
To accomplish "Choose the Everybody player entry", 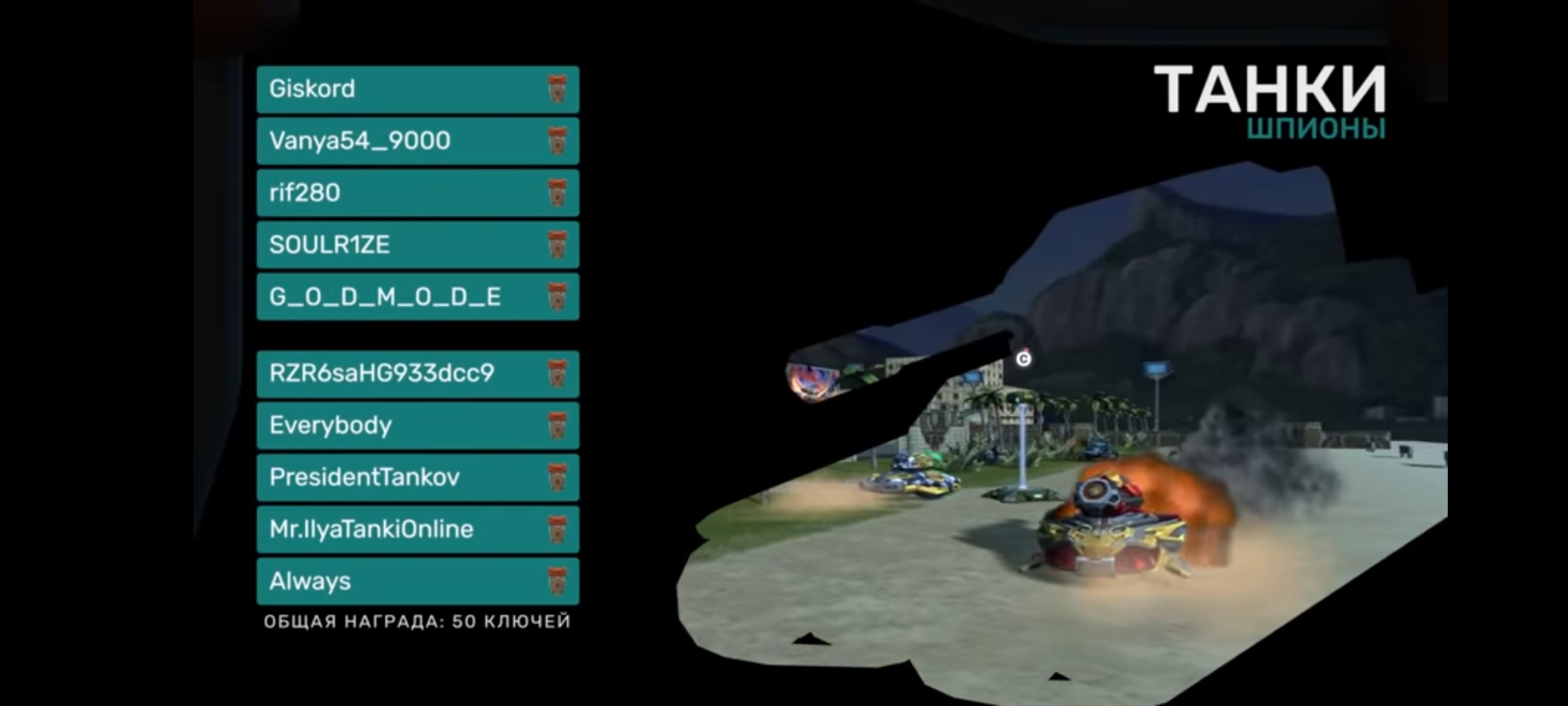I will click(x=417, y=426).
